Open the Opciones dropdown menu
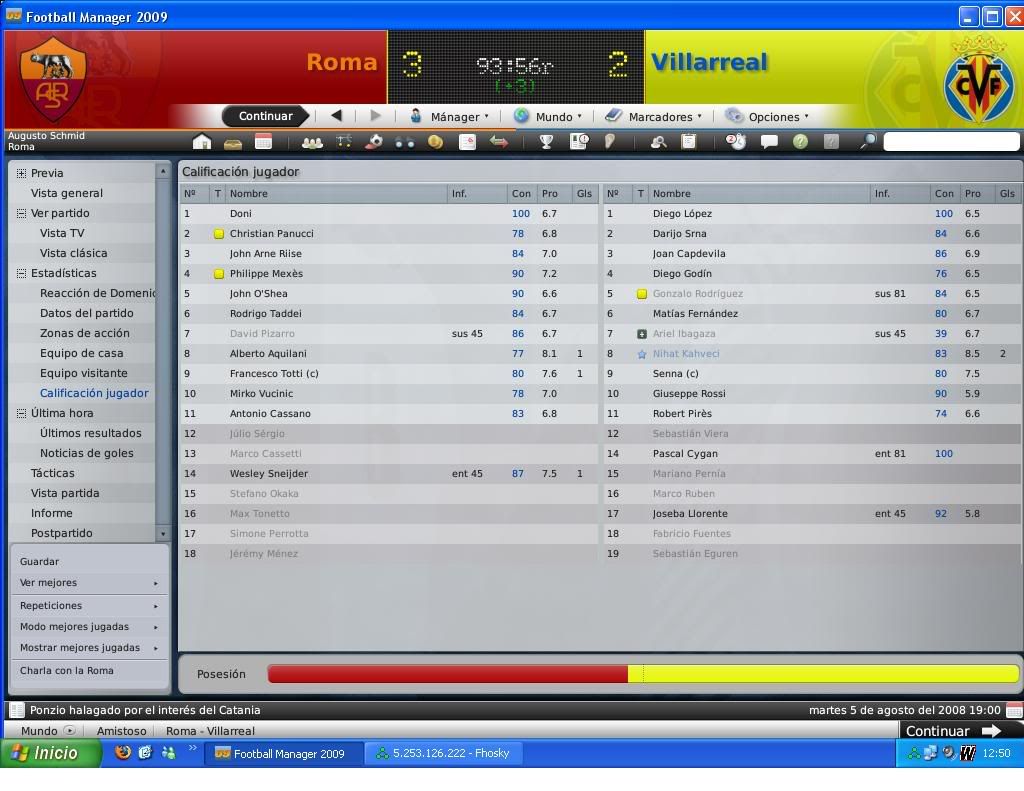 point(767,116)
